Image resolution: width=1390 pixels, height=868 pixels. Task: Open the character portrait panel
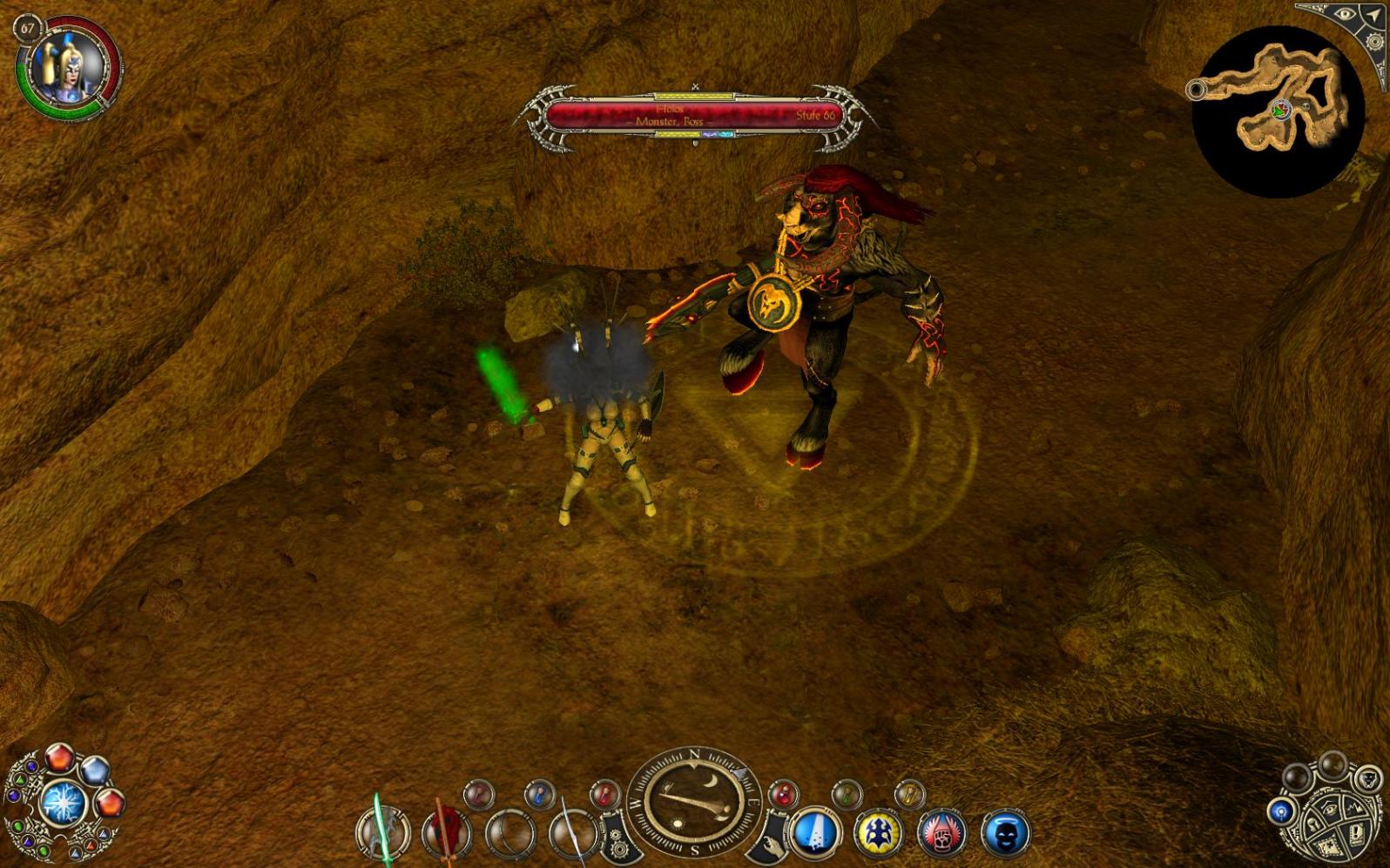[x=67, y=65]
